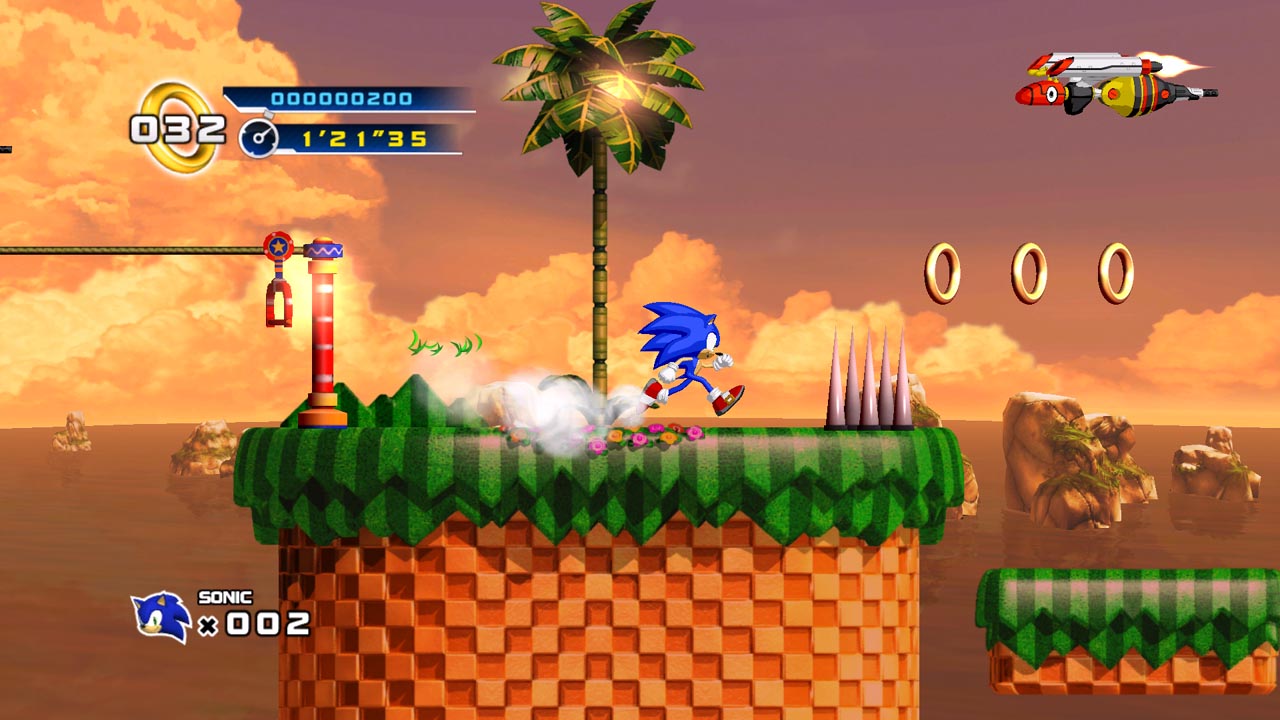Select the SONIC lives label

coord(224,598)
